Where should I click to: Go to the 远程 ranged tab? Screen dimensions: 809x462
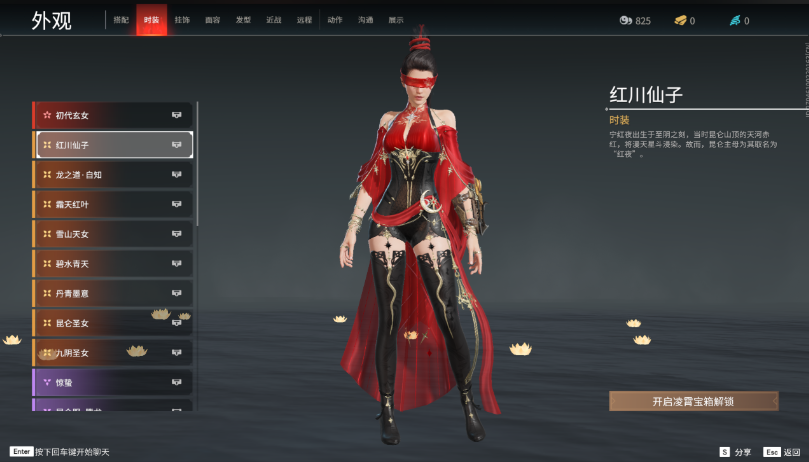pos(304,20)
